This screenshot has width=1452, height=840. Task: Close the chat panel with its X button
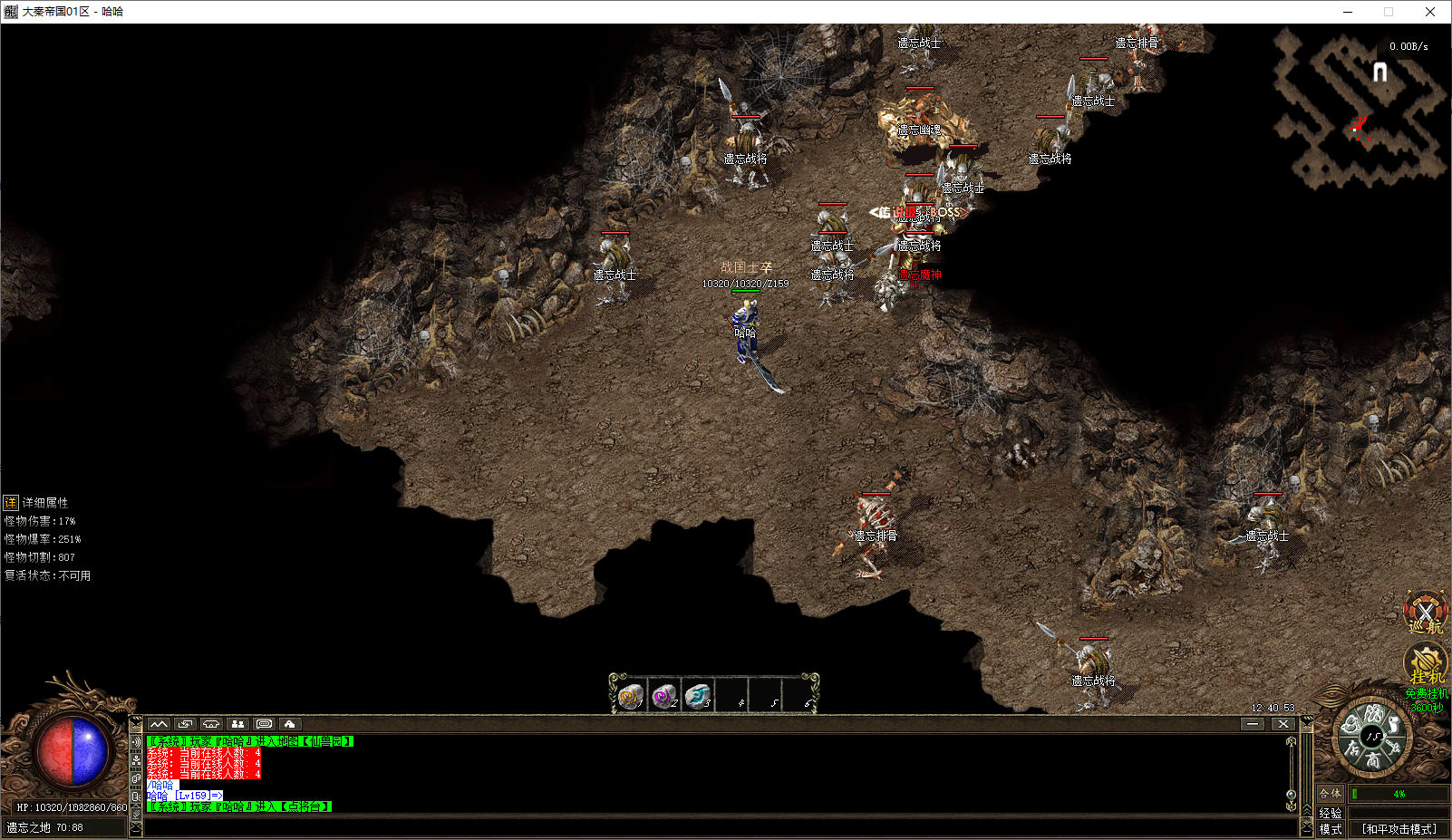tap(1283, 724)
